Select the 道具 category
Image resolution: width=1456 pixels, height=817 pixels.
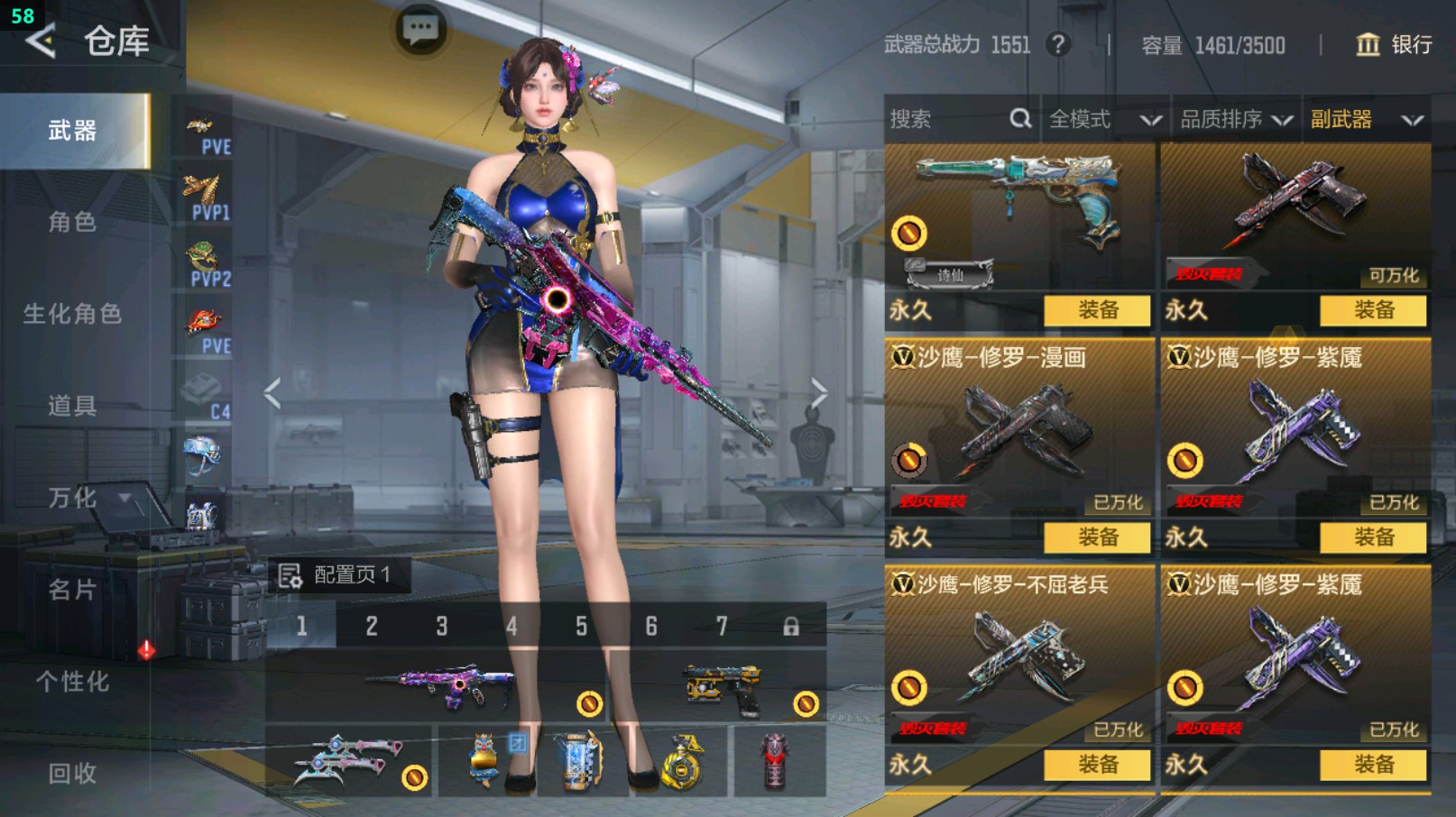tap(72, 406)
